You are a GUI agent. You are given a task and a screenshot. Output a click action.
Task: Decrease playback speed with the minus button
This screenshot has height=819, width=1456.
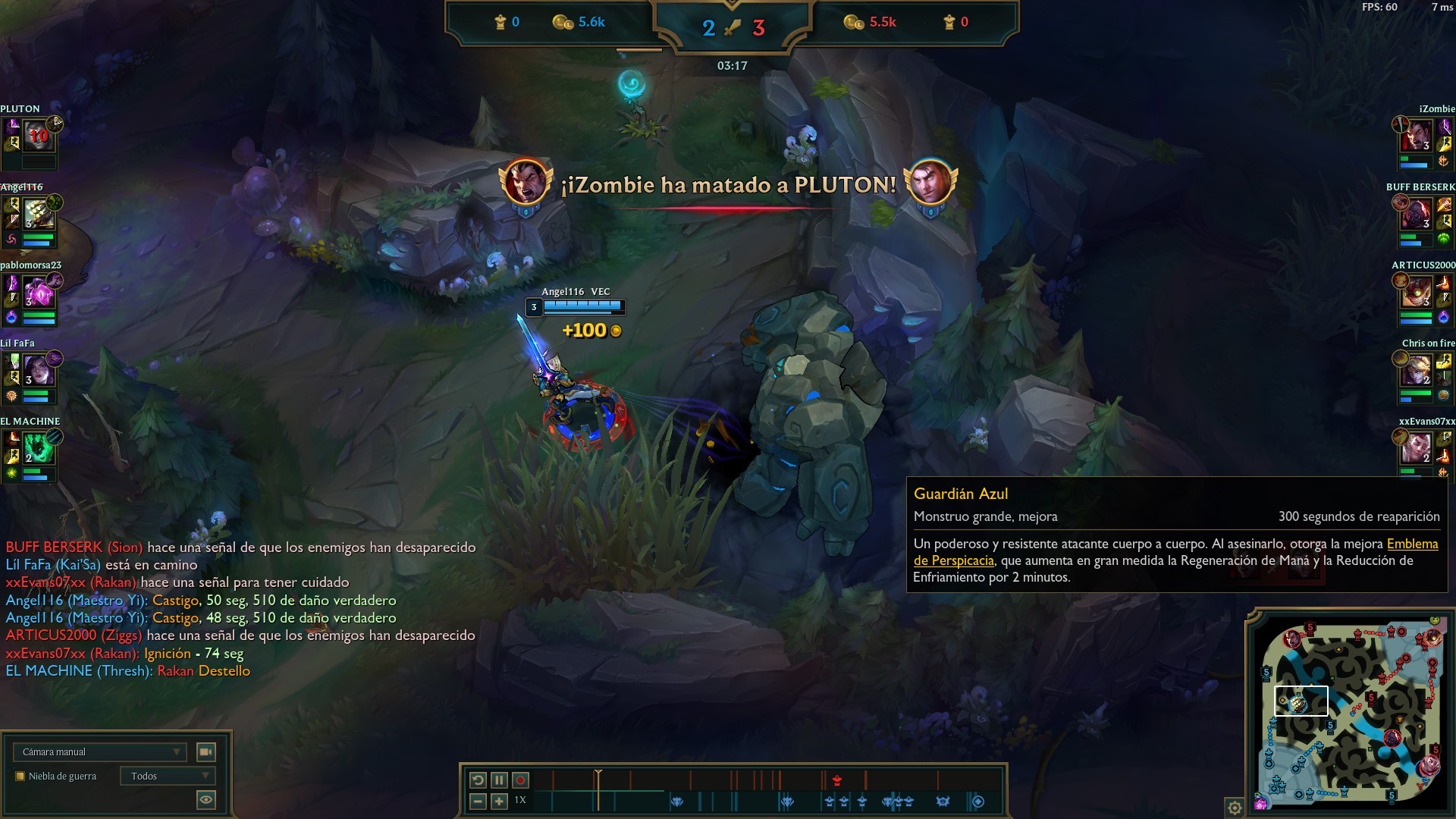(478, 801)
